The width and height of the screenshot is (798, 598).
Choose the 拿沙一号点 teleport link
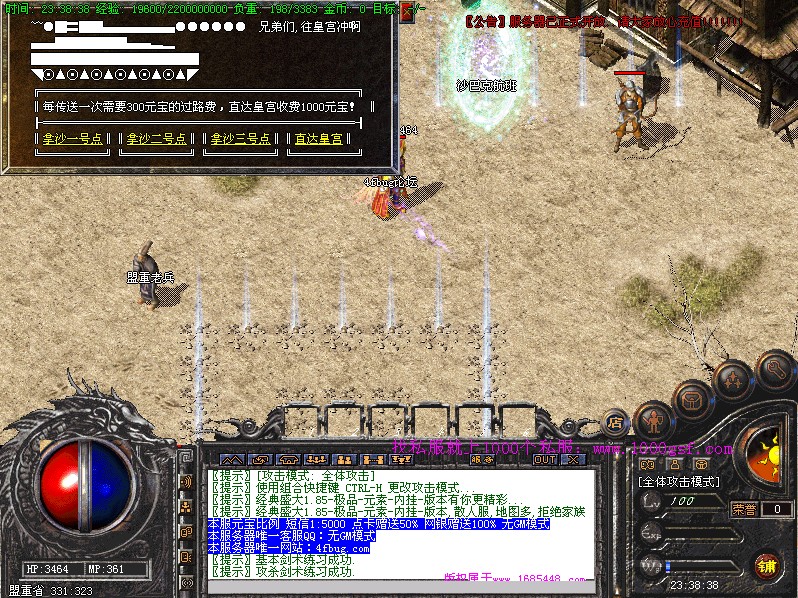pos(73,140)
